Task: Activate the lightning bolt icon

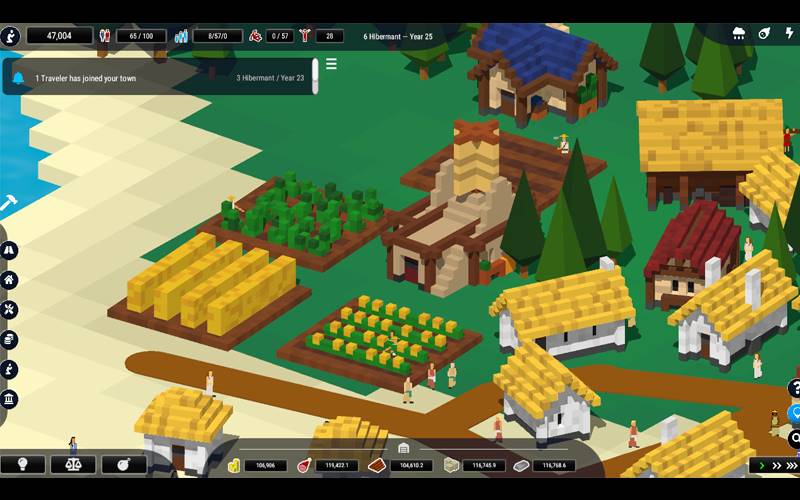Action: click(x=790, y=33)
